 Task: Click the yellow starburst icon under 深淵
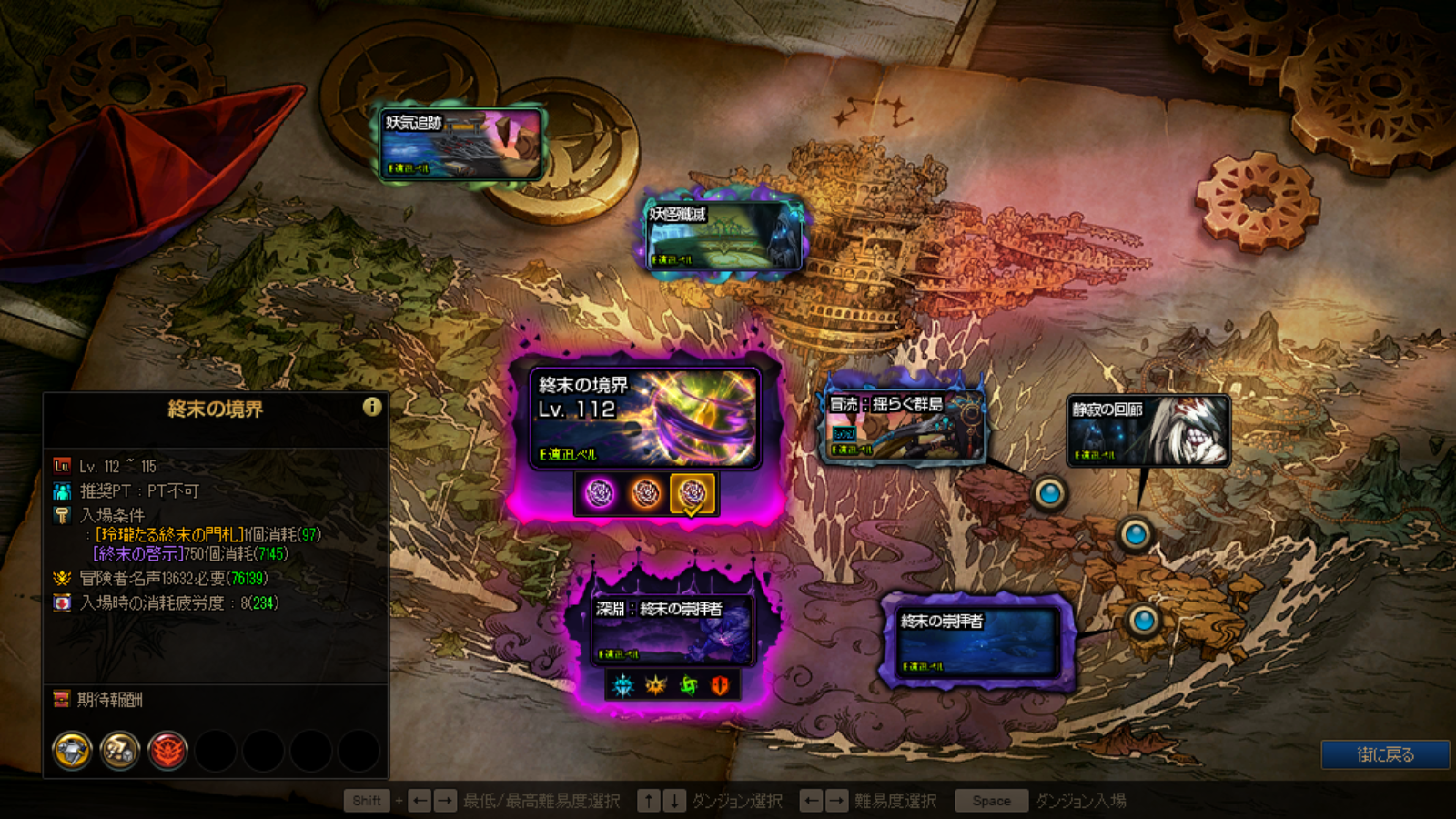(x=655, y=685)
